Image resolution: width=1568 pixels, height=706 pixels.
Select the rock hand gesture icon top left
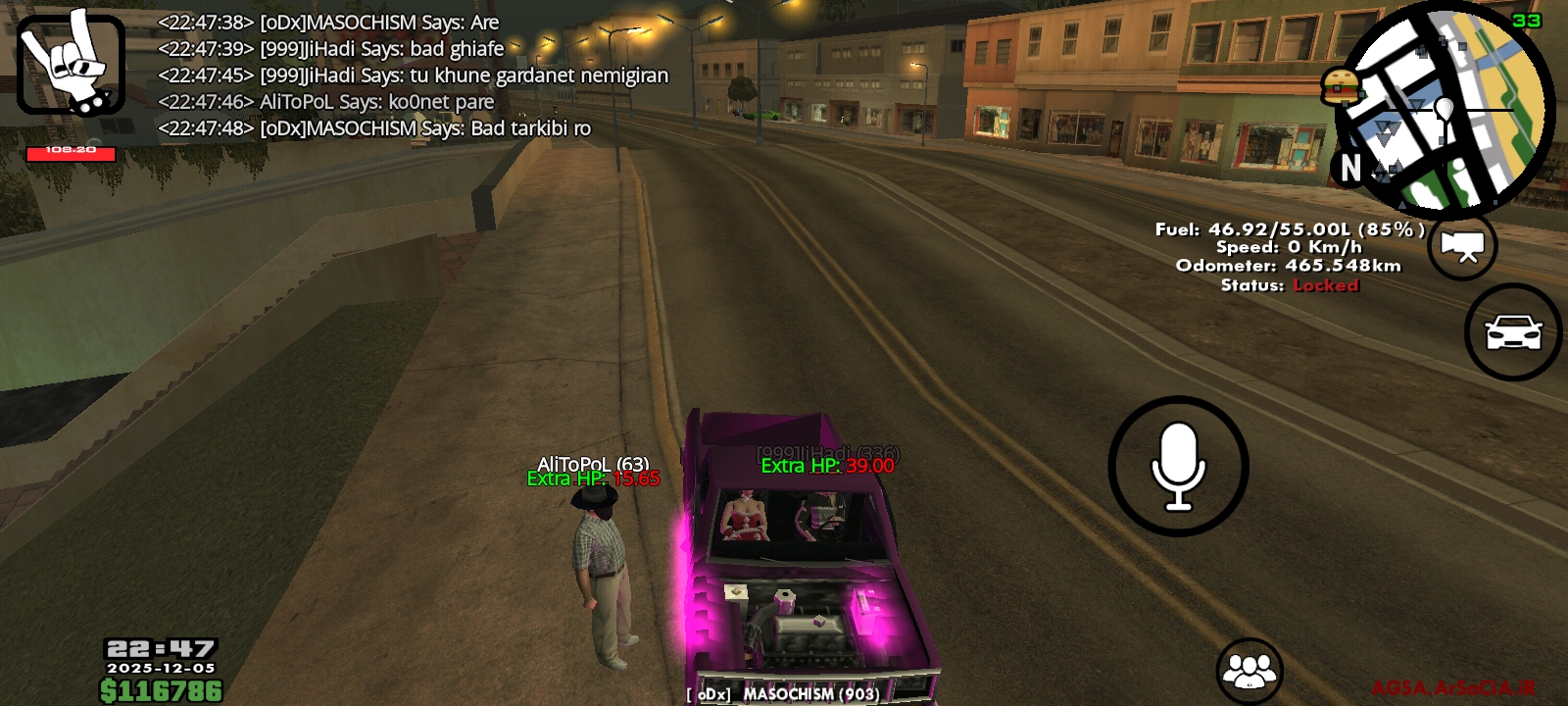pyautogui.click(x=73, y=64)
